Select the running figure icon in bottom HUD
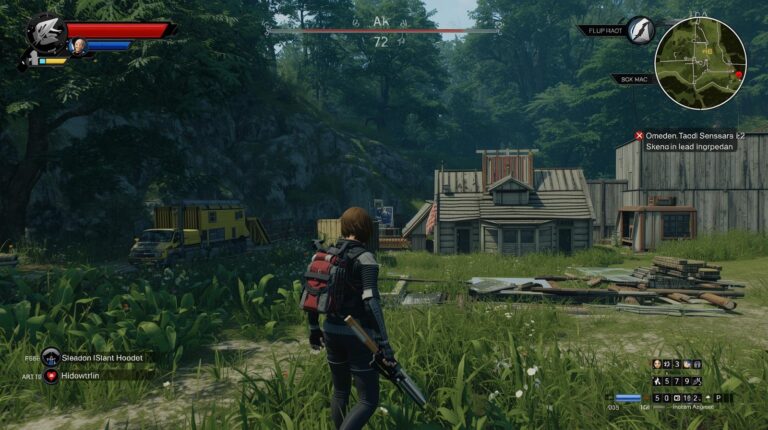The height and width of the screenshot is (430, 768). click(x=658, y=381)
